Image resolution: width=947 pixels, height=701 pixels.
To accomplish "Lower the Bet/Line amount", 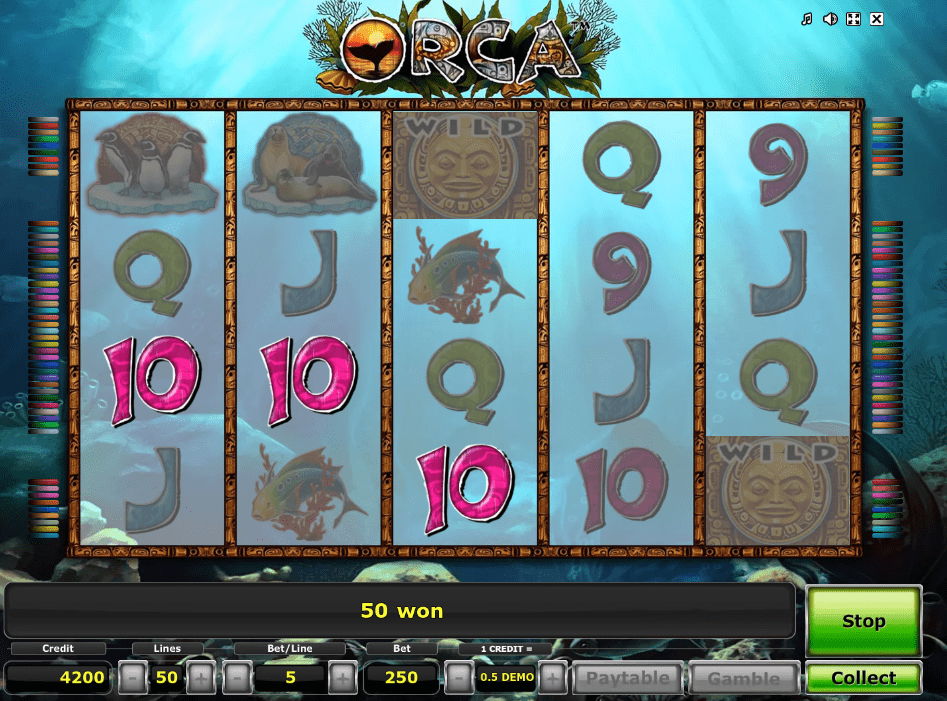I will [x=237, y=678].
